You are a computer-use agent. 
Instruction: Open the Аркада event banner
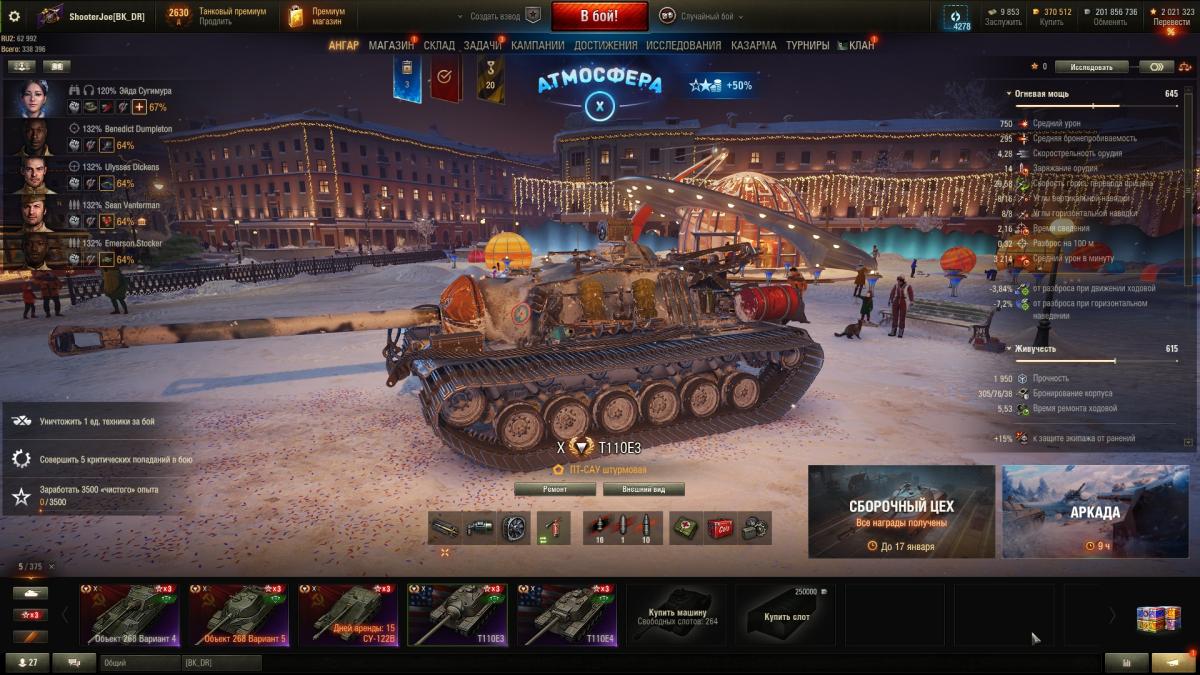[x=1096, y=511]
